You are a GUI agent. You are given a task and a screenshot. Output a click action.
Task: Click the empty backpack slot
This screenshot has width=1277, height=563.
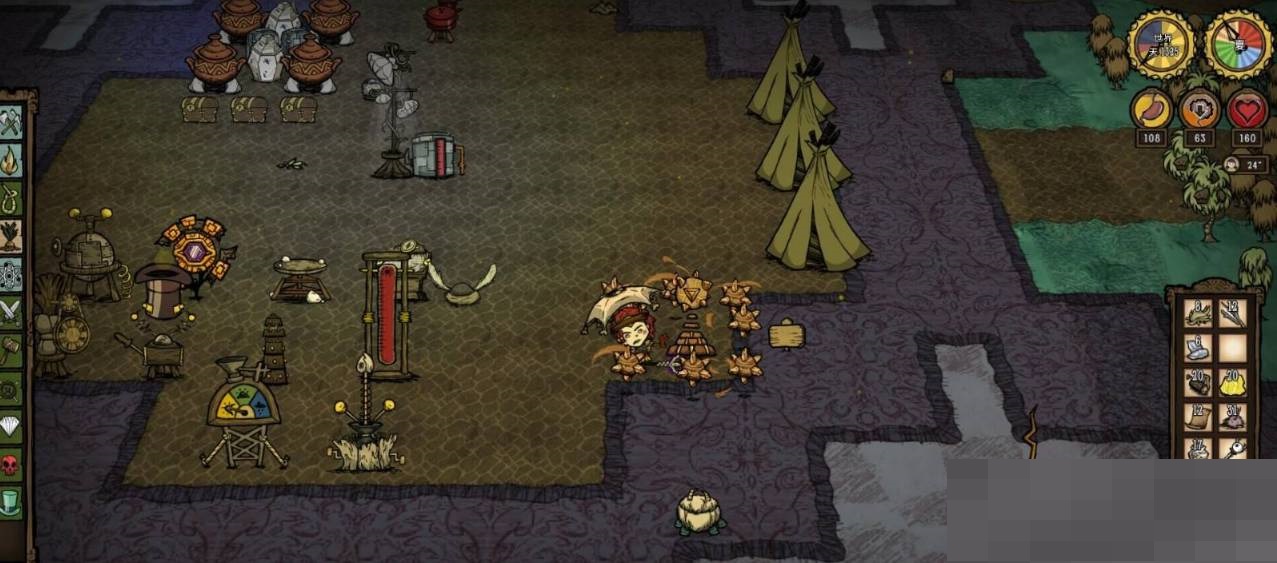click(1232, 348)
